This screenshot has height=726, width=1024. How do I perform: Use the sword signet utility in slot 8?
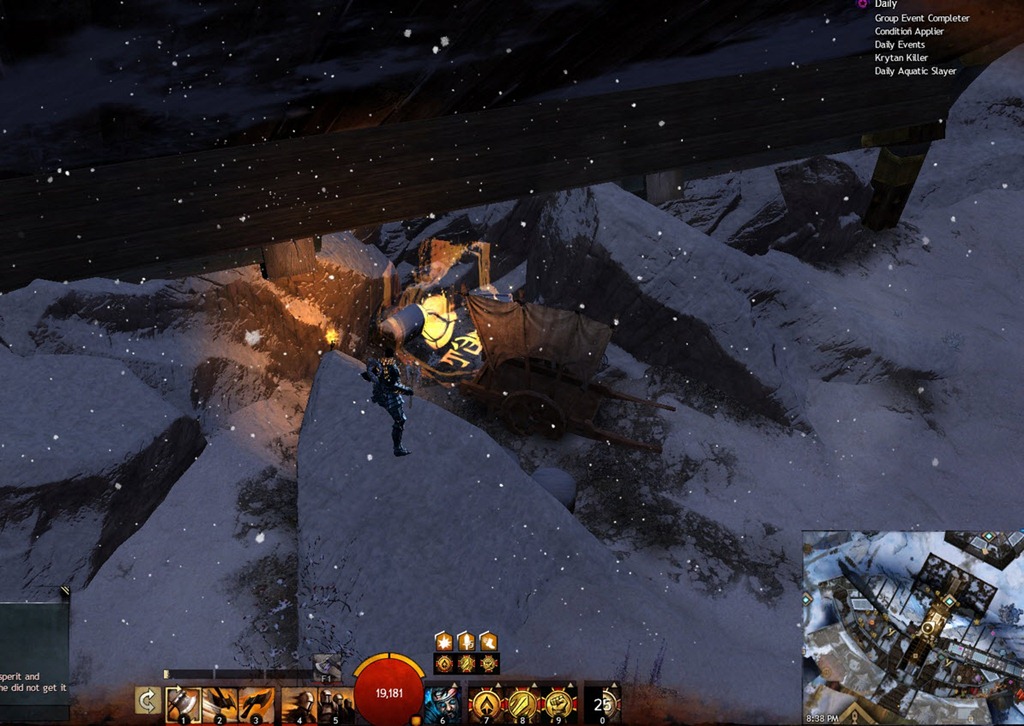[523, 703]
